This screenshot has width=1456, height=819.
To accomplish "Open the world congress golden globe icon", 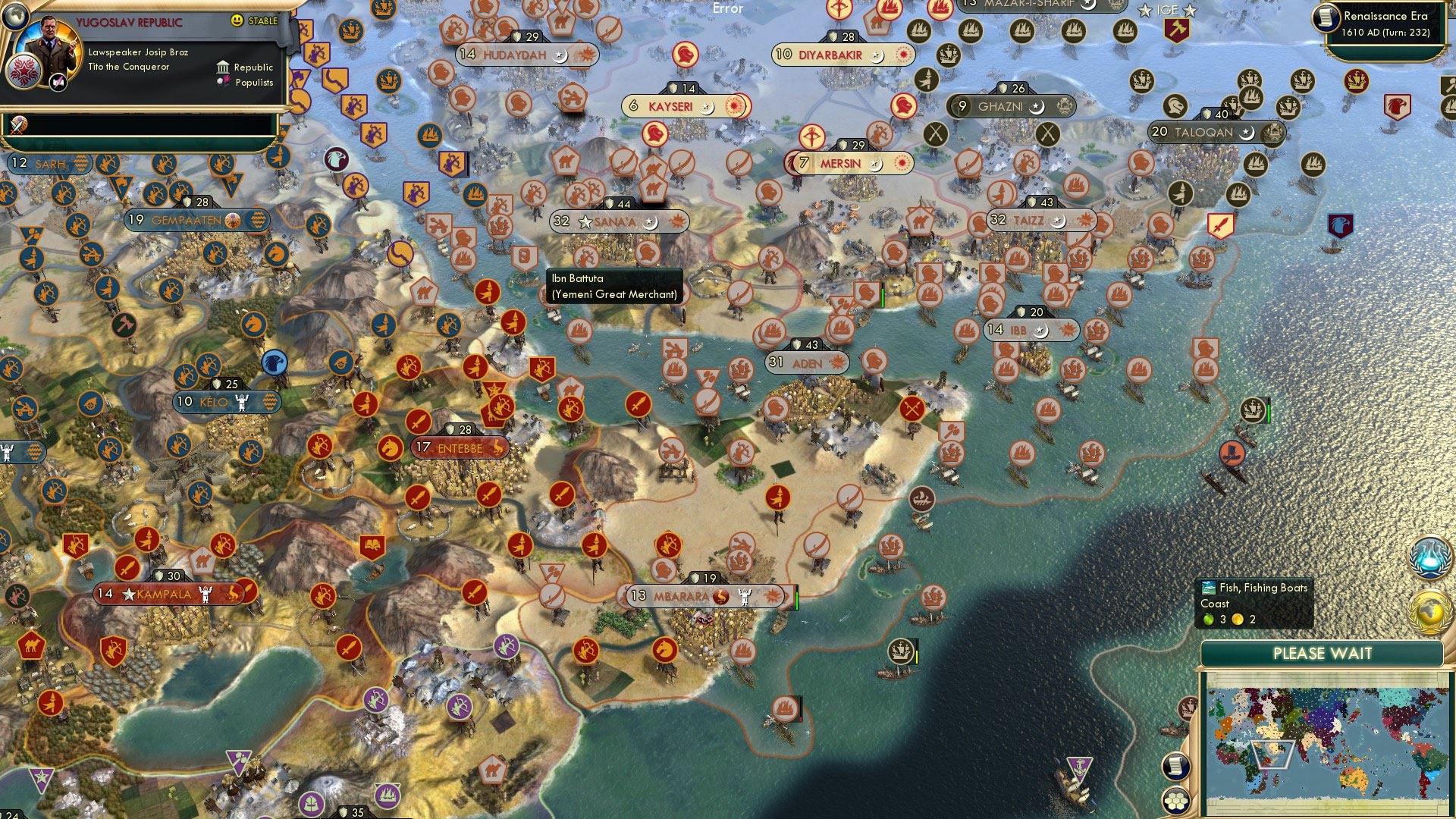I will (x=1429, y=611).
